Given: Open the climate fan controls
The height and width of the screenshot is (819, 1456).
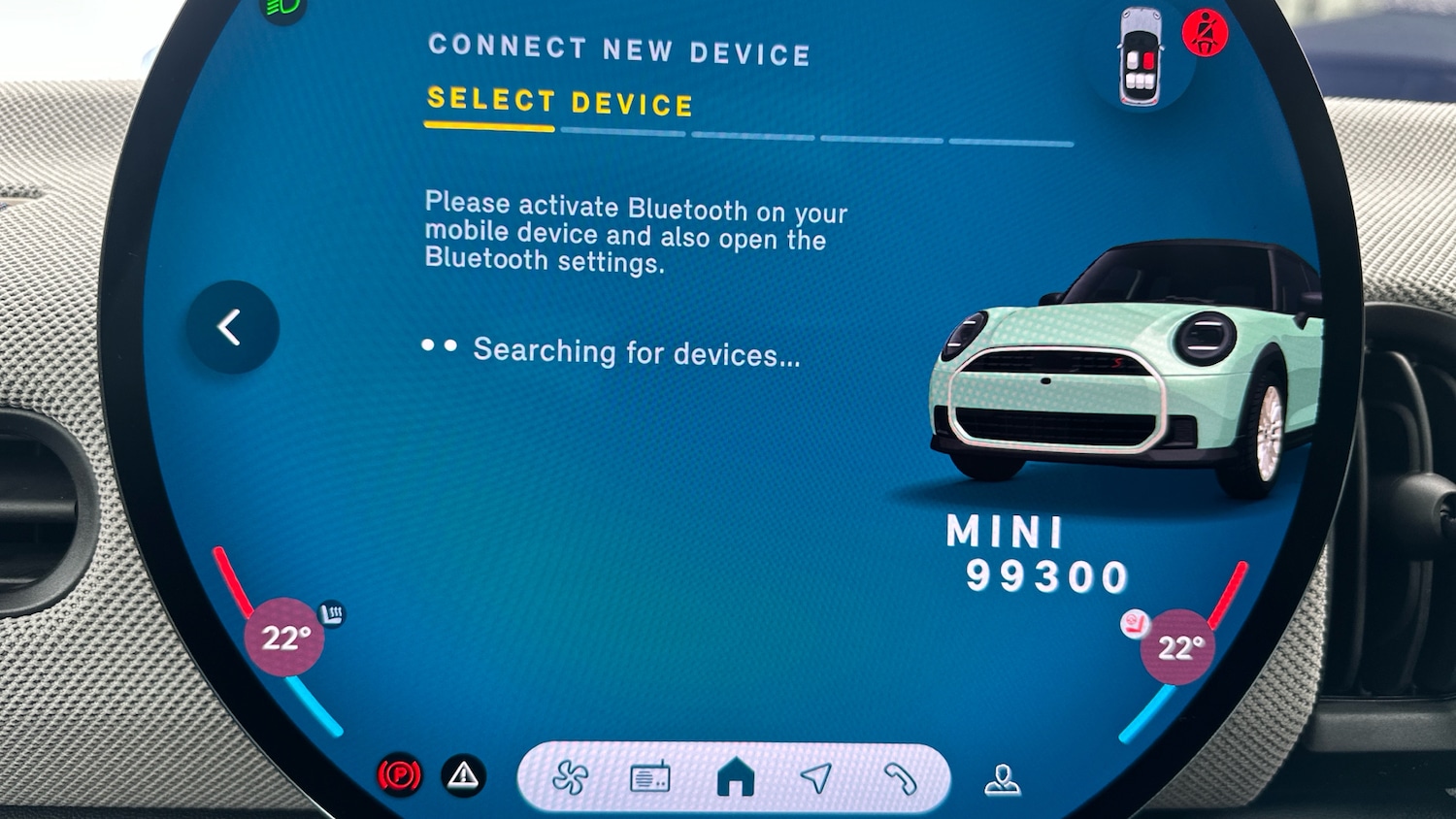Looking at the screenshot, I should point(570,777).
